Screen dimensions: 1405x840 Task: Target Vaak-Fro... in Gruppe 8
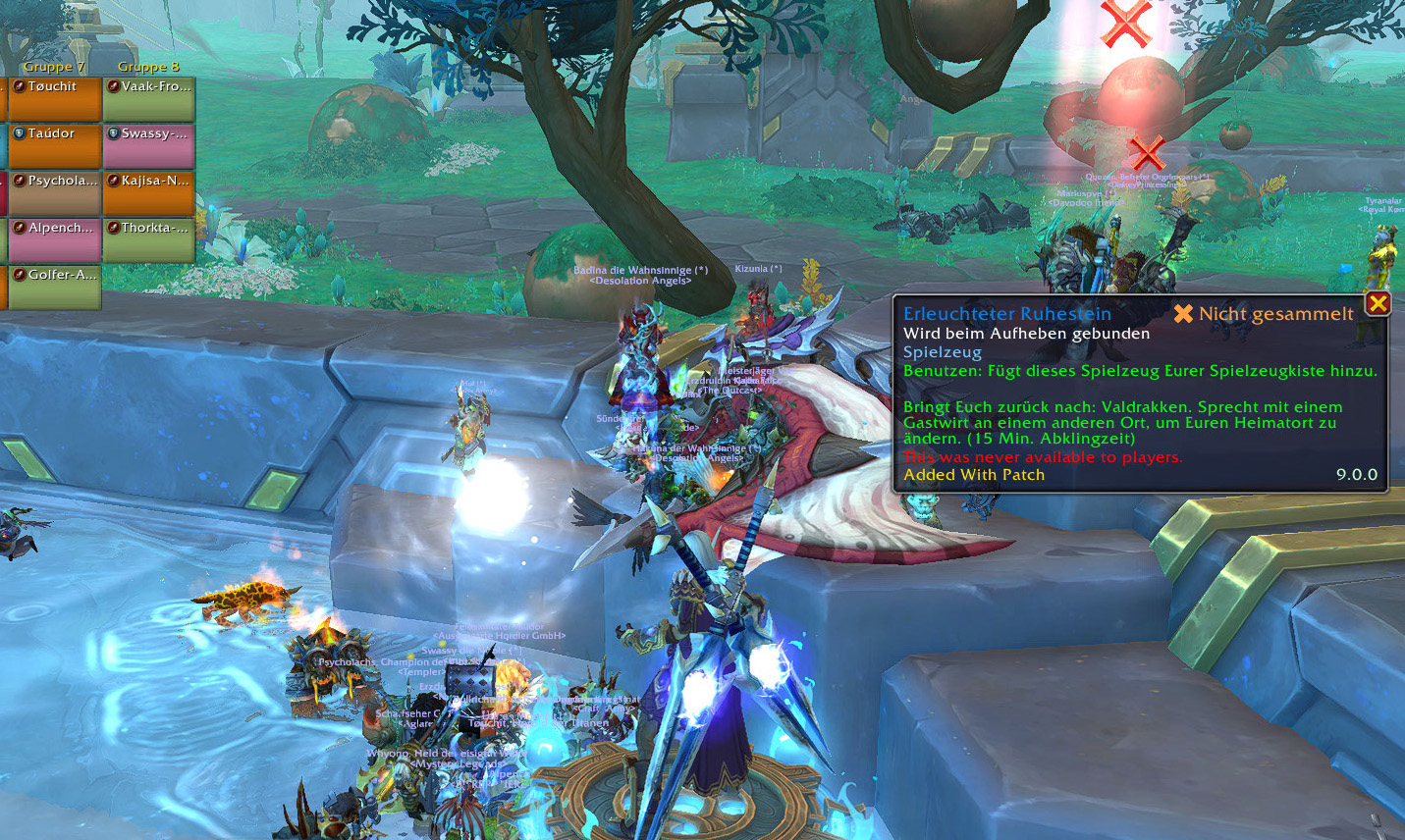(x=149, y=100)
